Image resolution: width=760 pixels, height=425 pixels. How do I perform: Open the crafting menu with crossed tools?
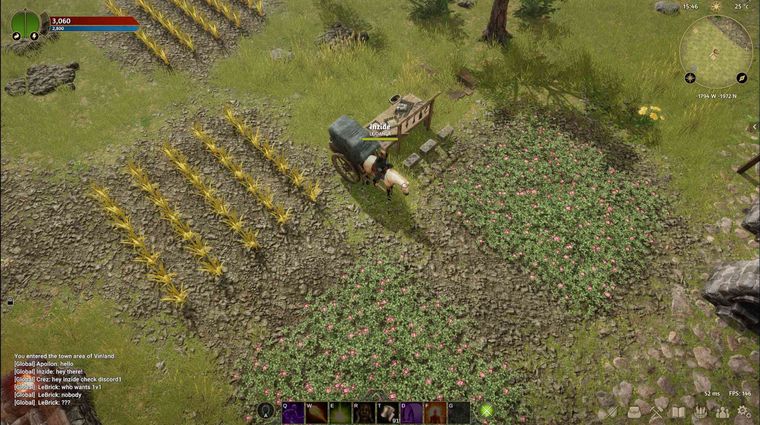pos(656,412)
